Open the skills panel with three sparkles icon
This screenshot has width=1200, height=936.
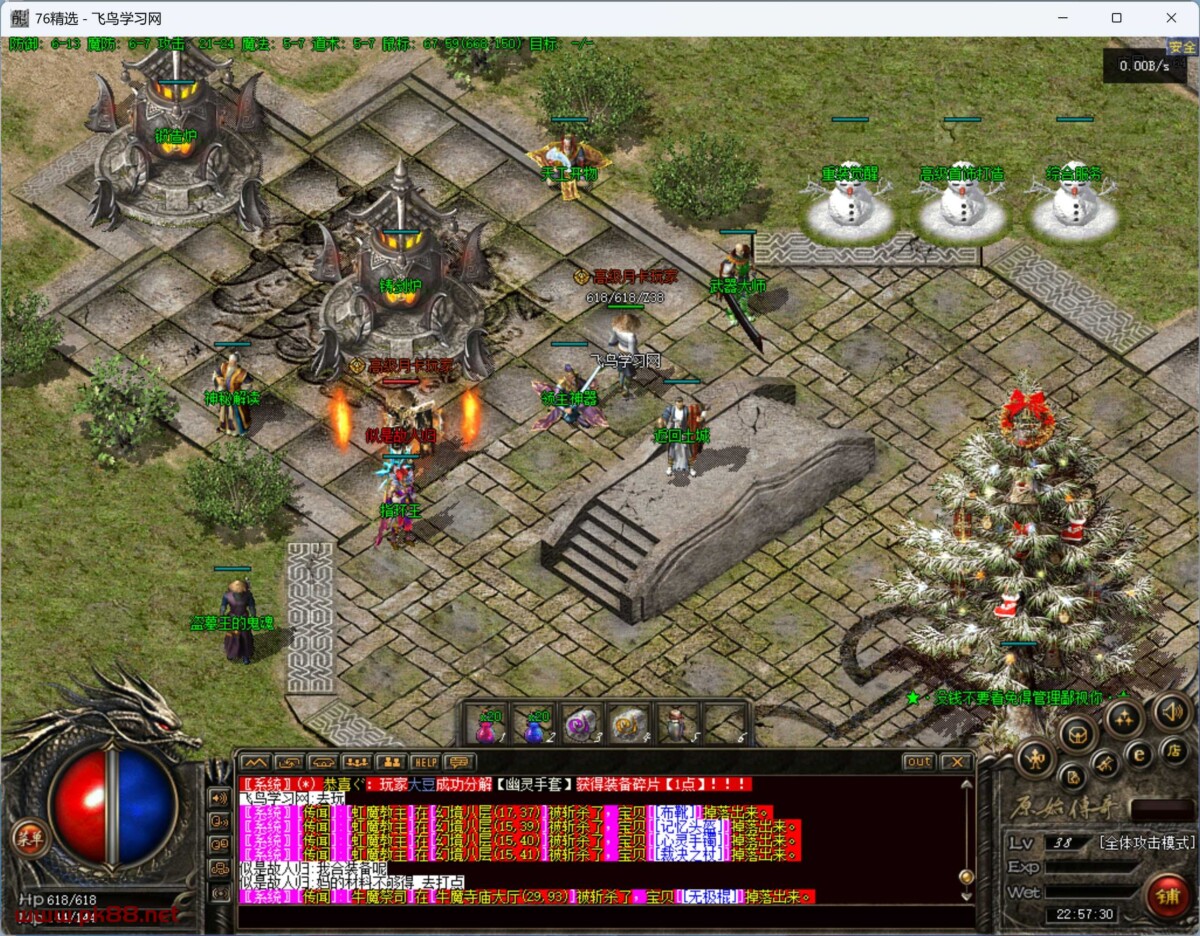tap(1123, 717)
